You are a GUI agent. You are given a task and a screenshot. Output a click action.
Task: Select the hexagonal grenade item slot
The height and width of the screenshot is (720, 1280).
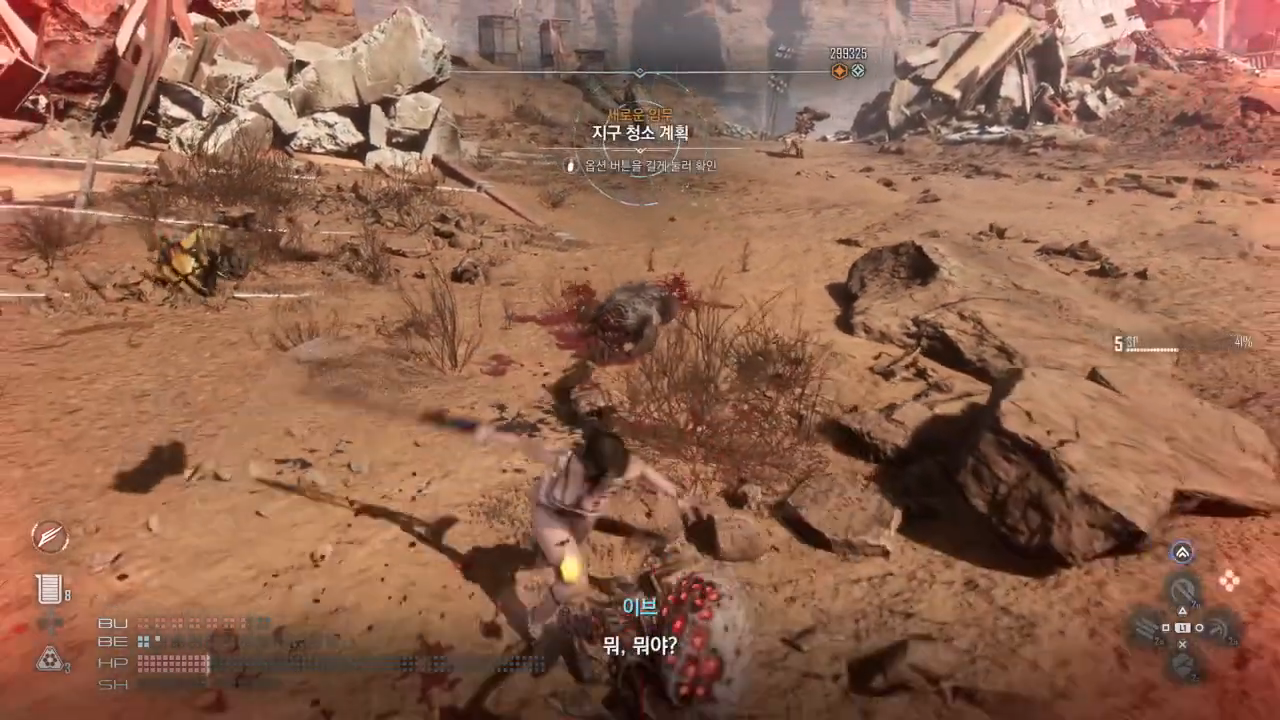pos(49,658)
